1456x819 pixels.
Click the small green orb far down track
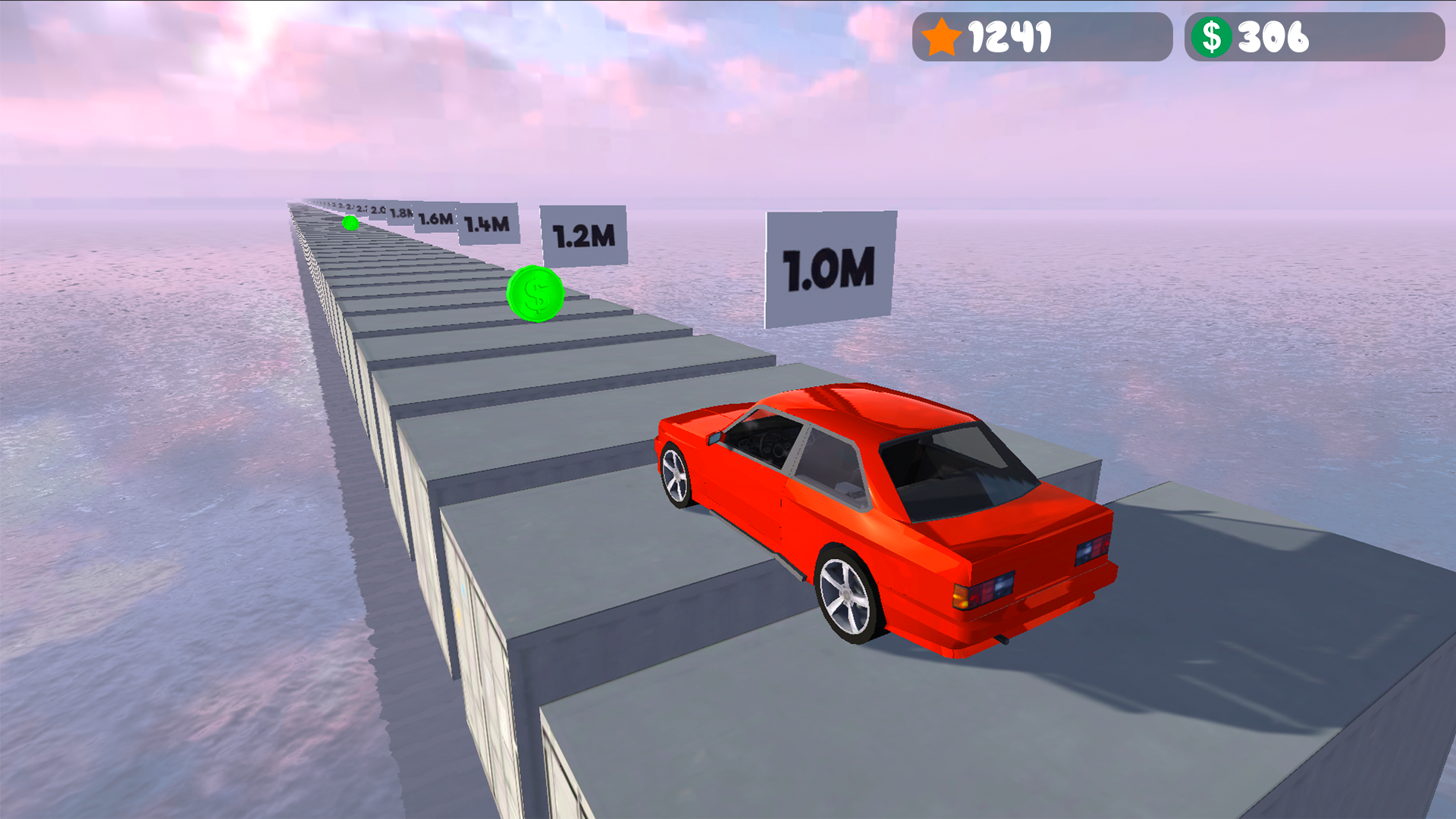(x=350, y=223)
